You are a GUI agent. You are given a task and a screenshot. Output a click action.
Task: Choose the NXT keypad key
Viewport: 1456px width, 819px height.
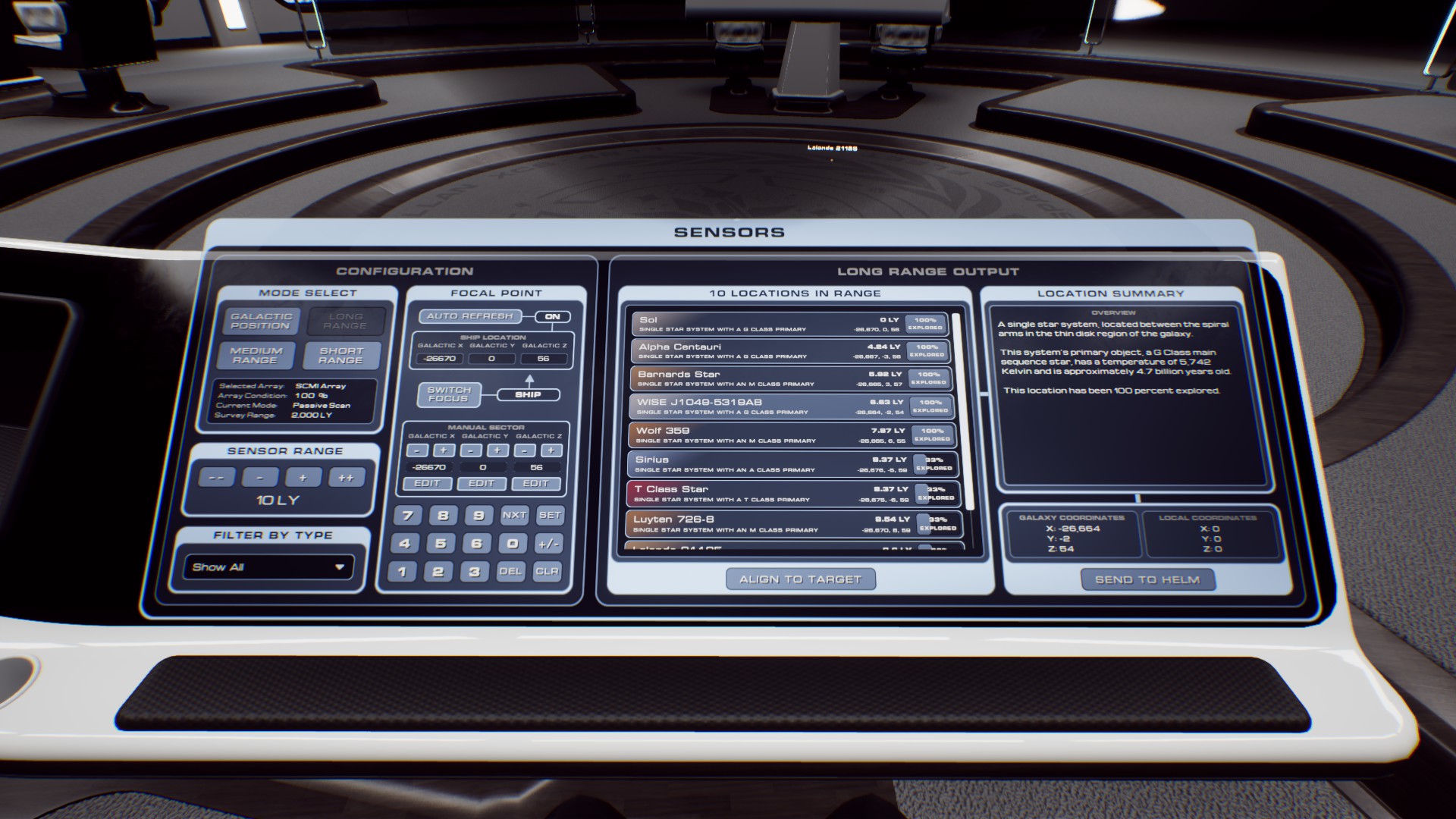pyautogui.click(x=514, y=516)
